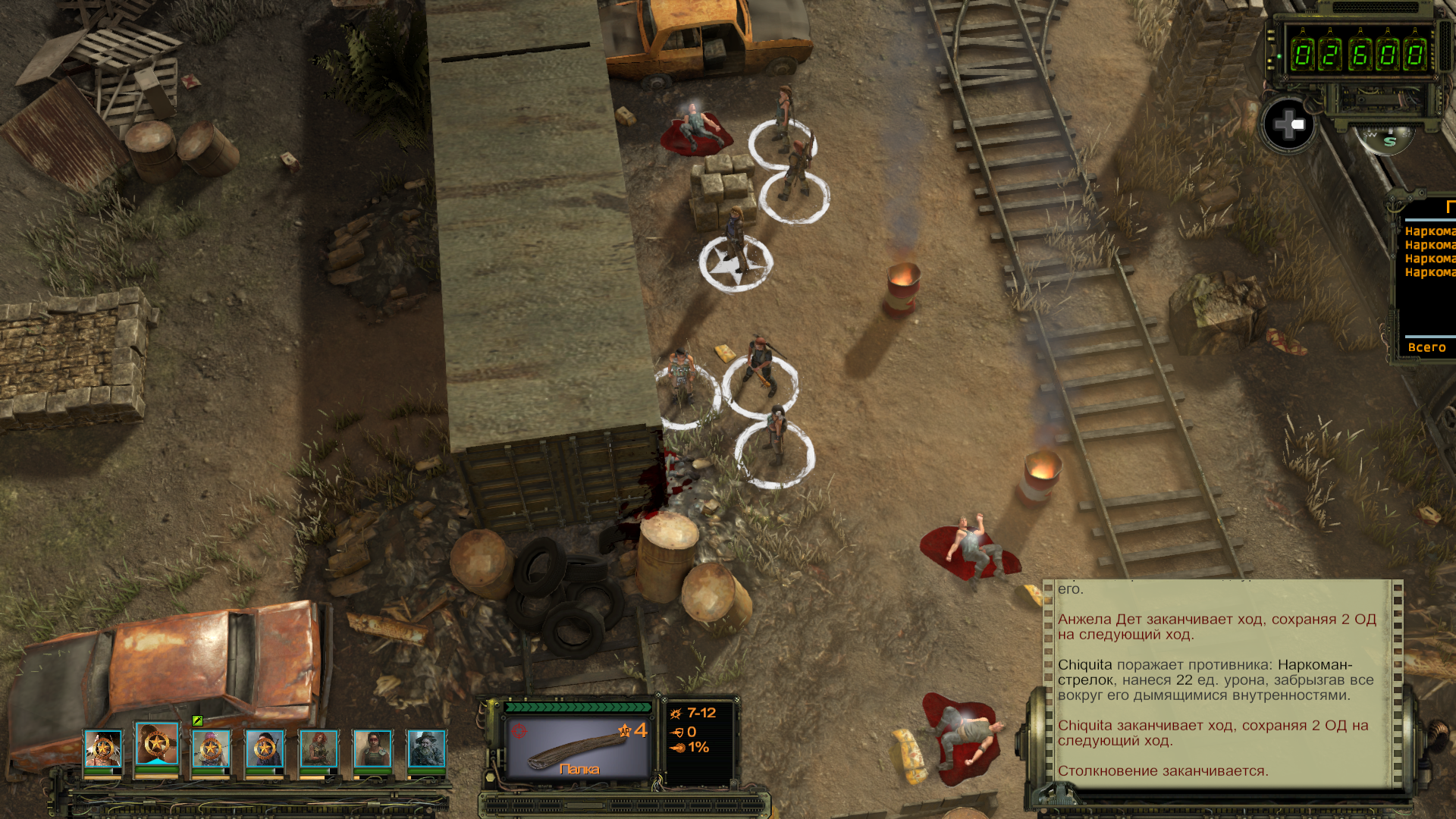Select the bearded man in hat portrait
This screenshot has height=819, width=1456.
coord(426,749)
